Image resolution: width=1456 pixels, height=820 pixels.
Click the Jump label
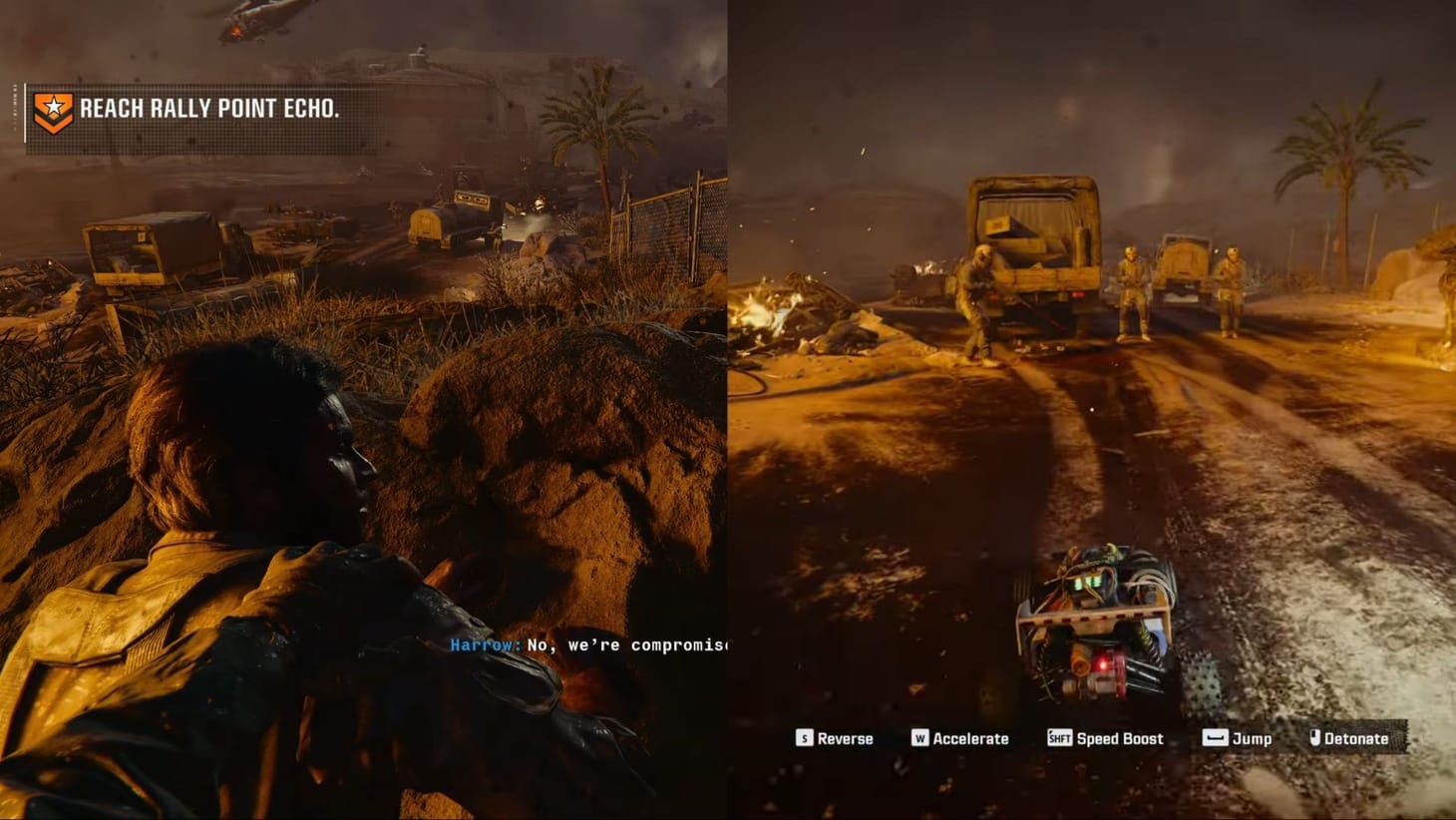point(1250,738)
